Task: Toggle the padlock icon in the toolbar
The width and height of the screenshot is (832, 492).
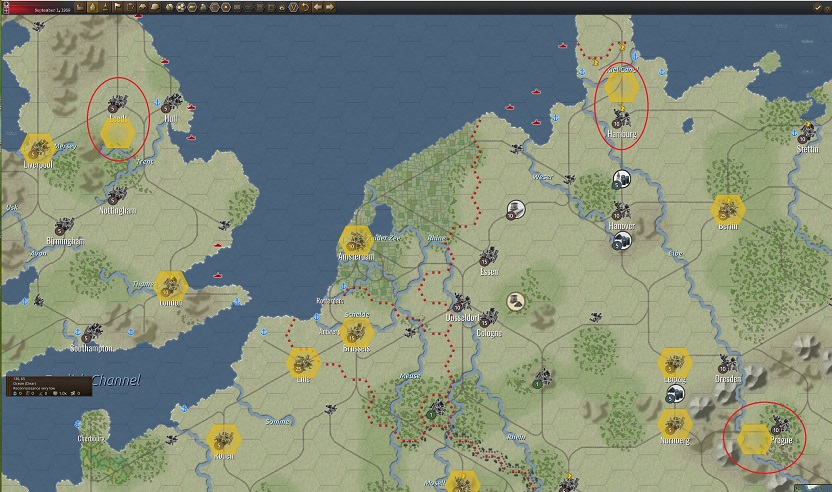Action: pyautogui.click(x=282, y=7)
